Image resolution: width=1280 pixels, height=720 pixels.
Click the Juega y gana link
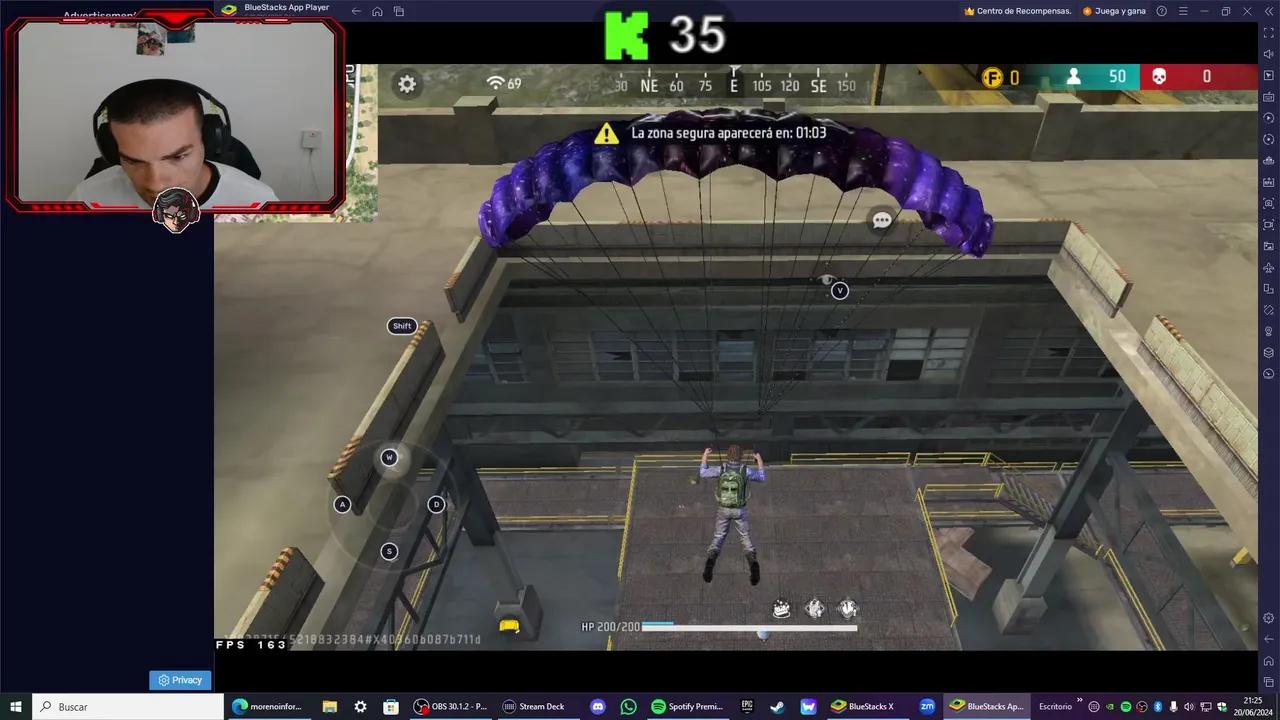point(1120,11)
